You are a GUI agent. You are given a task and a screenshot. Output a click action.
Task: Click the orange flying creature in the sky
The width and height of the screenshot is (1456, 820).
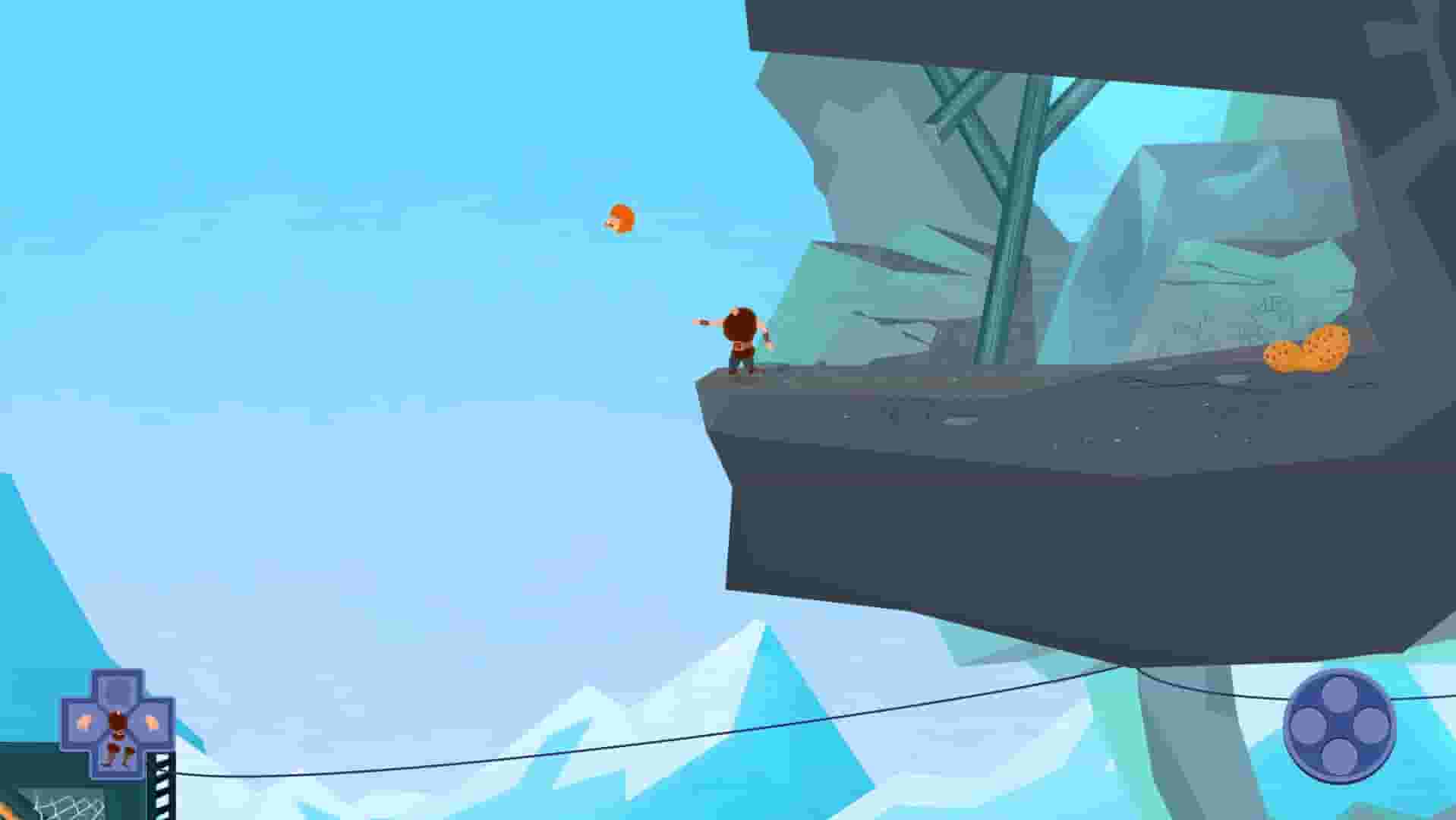pos(621,218)
